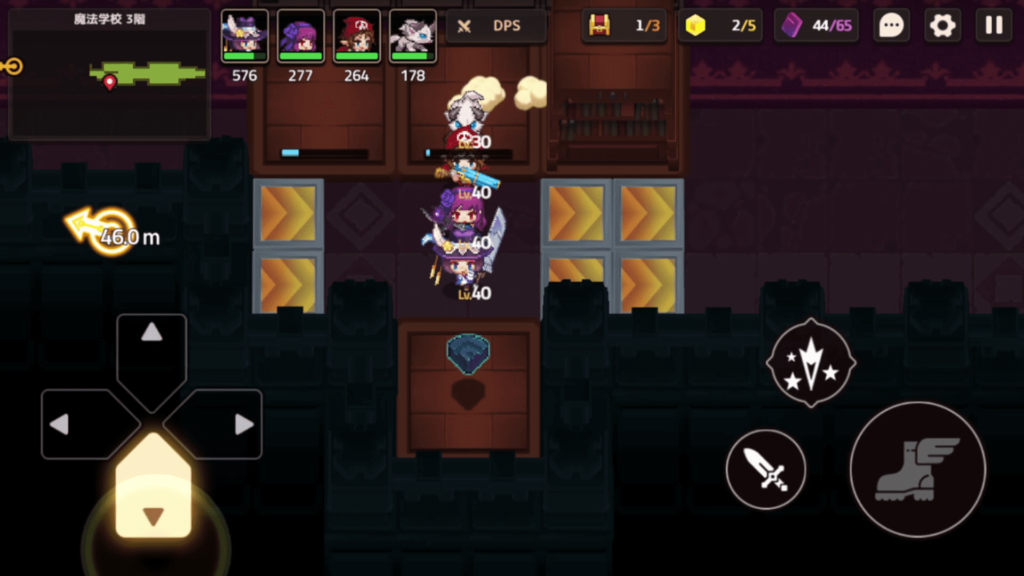The height and width of the screenshot is (576, 1024).
Task: Select the witch hat hero portrait
Action: click(244, 37)
